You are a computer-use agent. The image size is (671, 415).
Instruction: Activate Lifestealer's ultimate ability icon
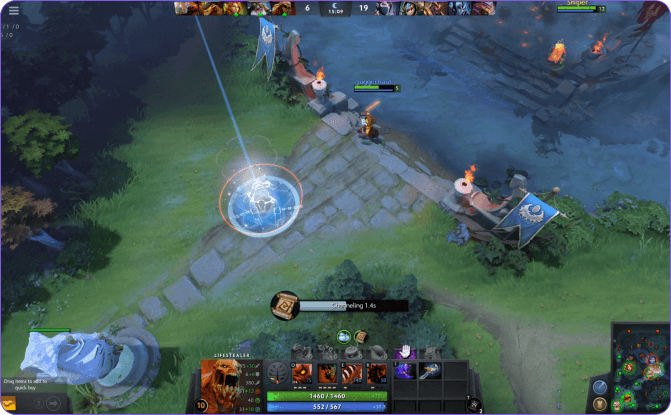point(377,373)
